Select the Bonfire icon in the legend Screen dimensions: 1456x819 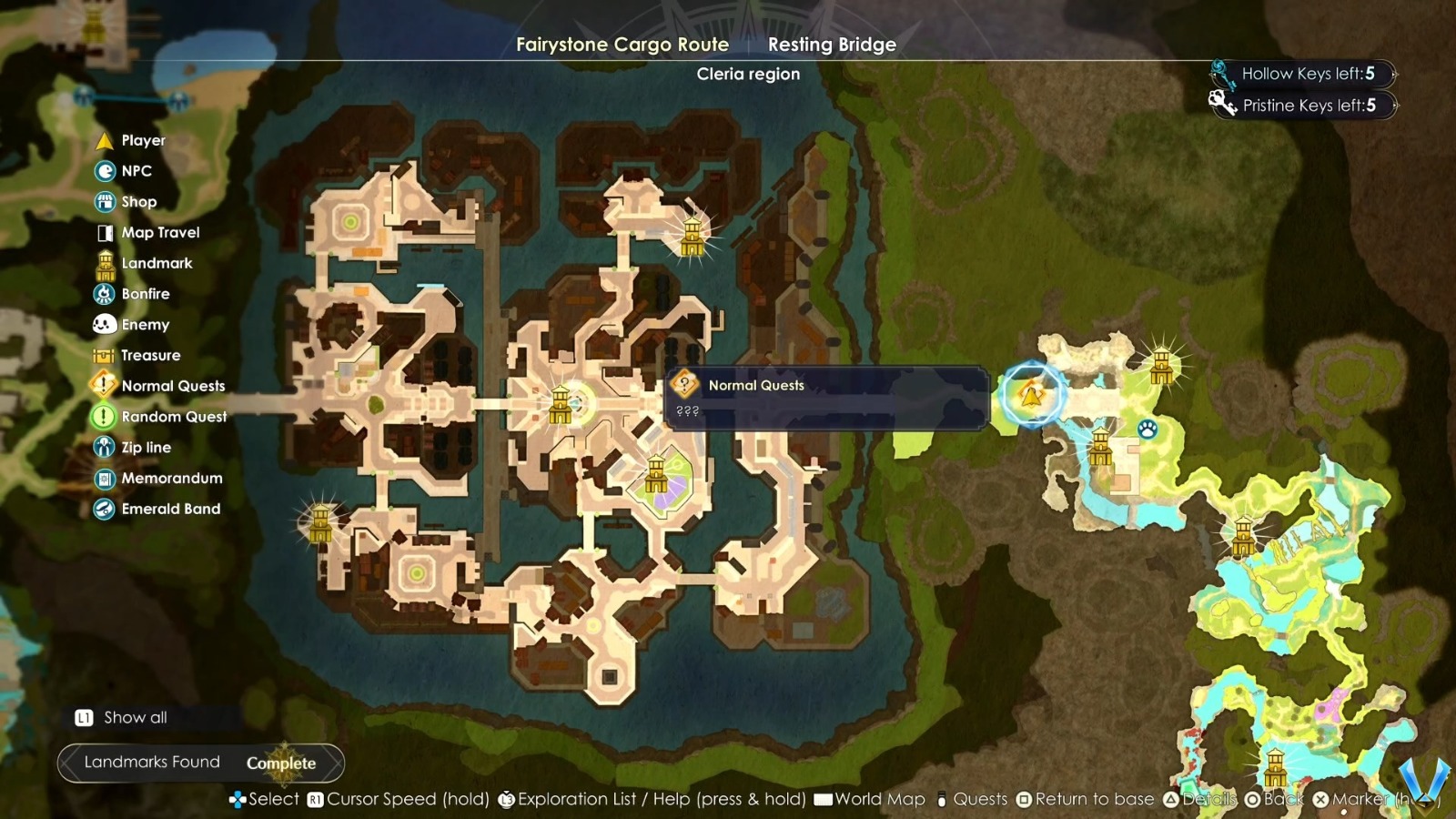104,293
